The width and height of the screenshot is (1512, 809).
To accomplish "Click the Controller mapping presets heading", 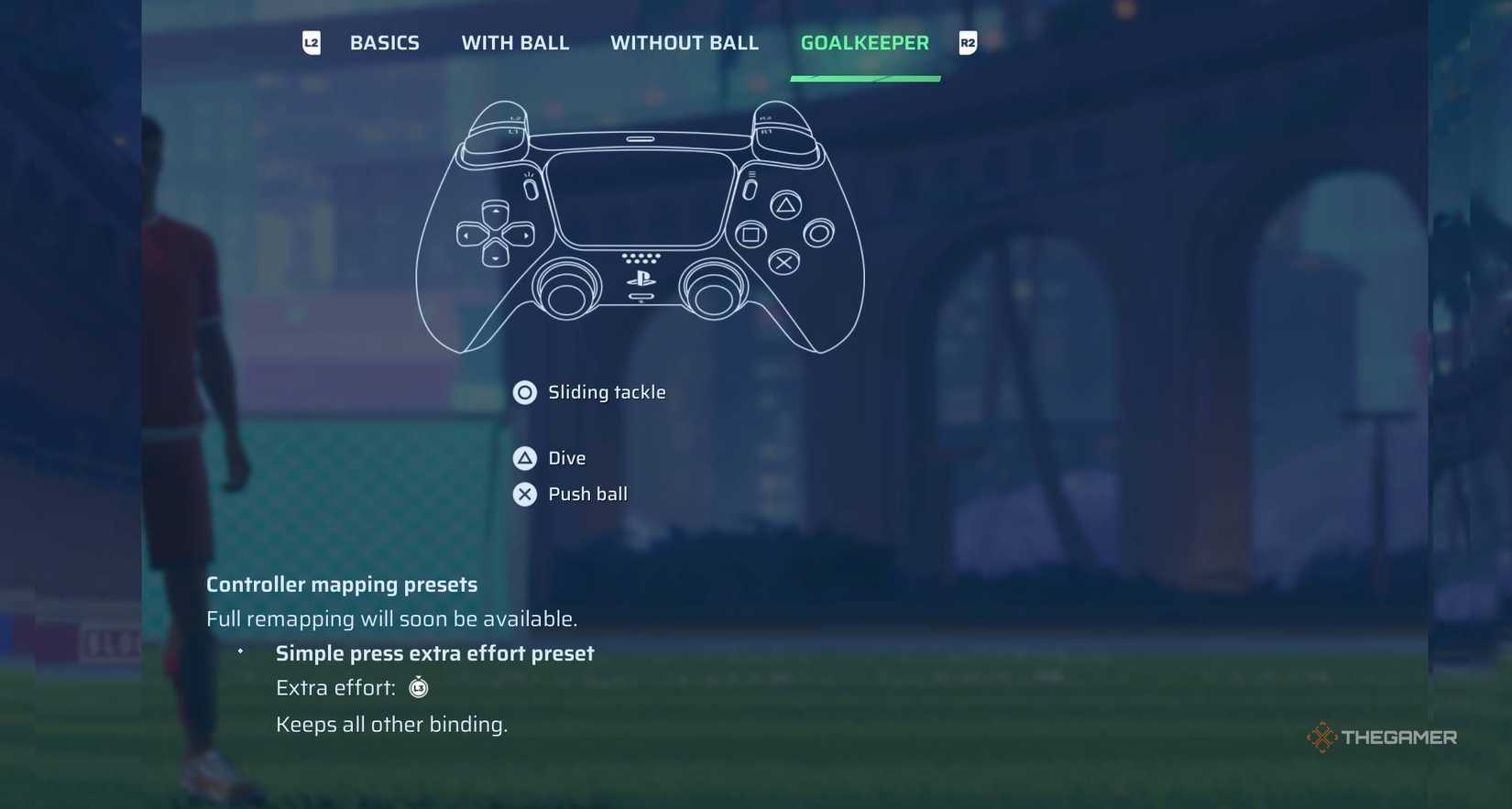I will (341, 584).
